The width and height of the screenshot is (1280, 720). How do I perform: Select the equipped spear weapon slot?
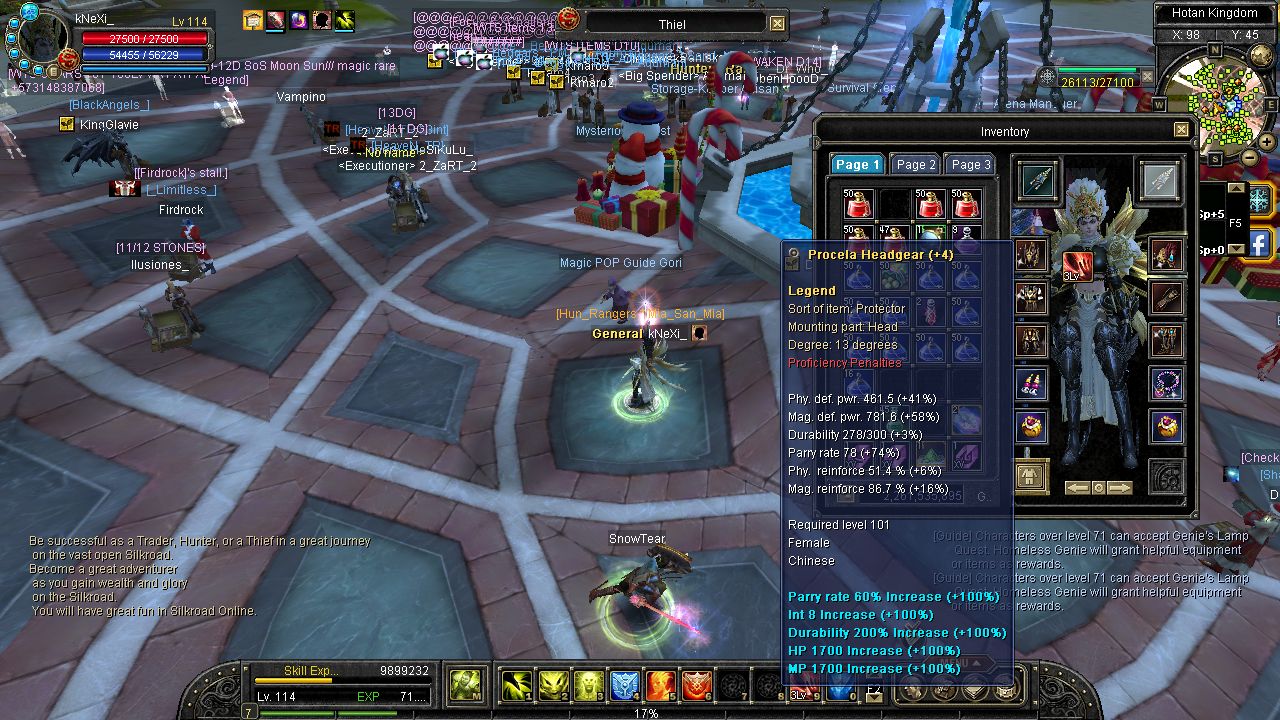click(1038, 180)
